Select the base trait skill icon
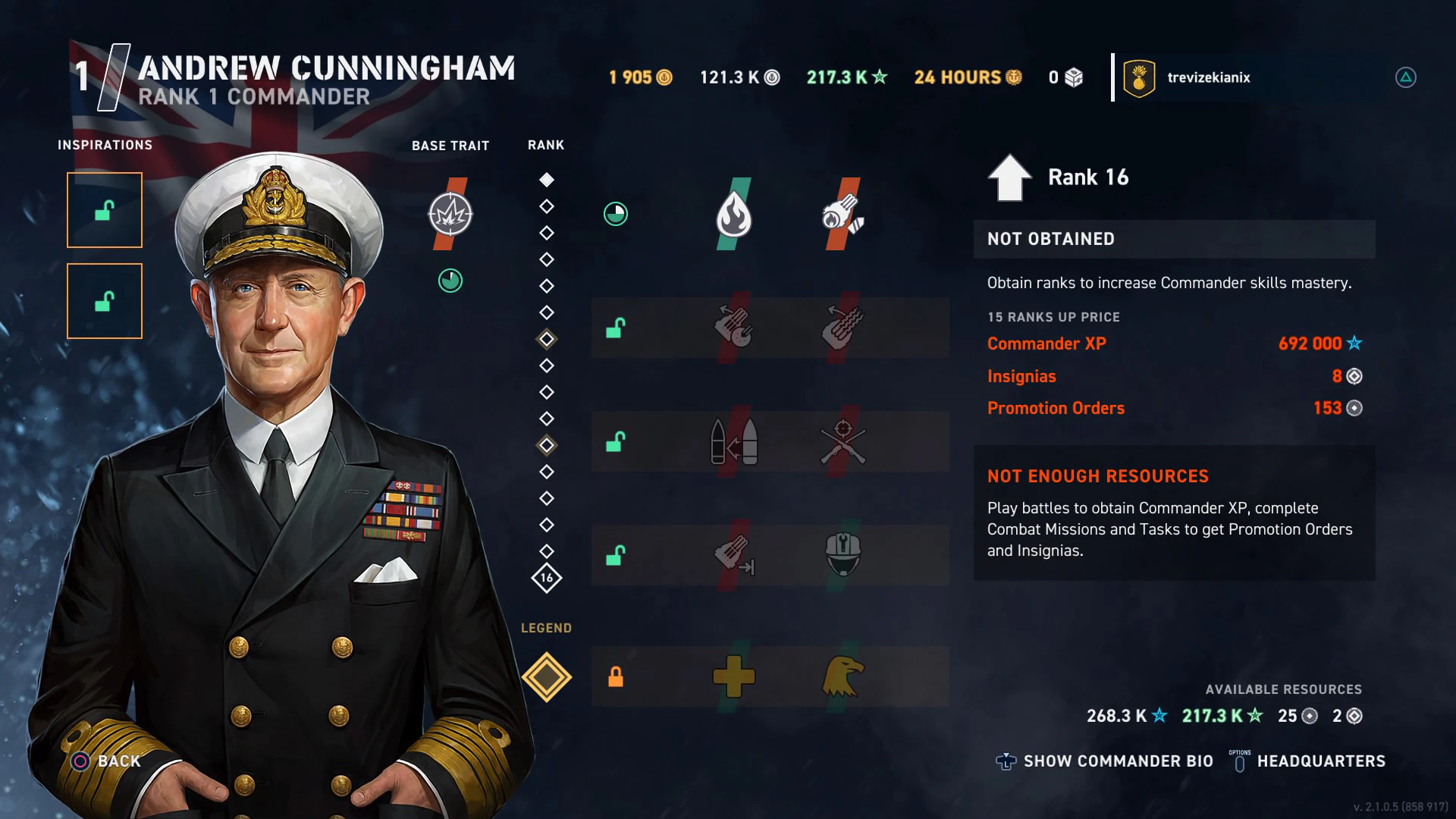Viewport: 1456px width, 819px height. [450, 215]
